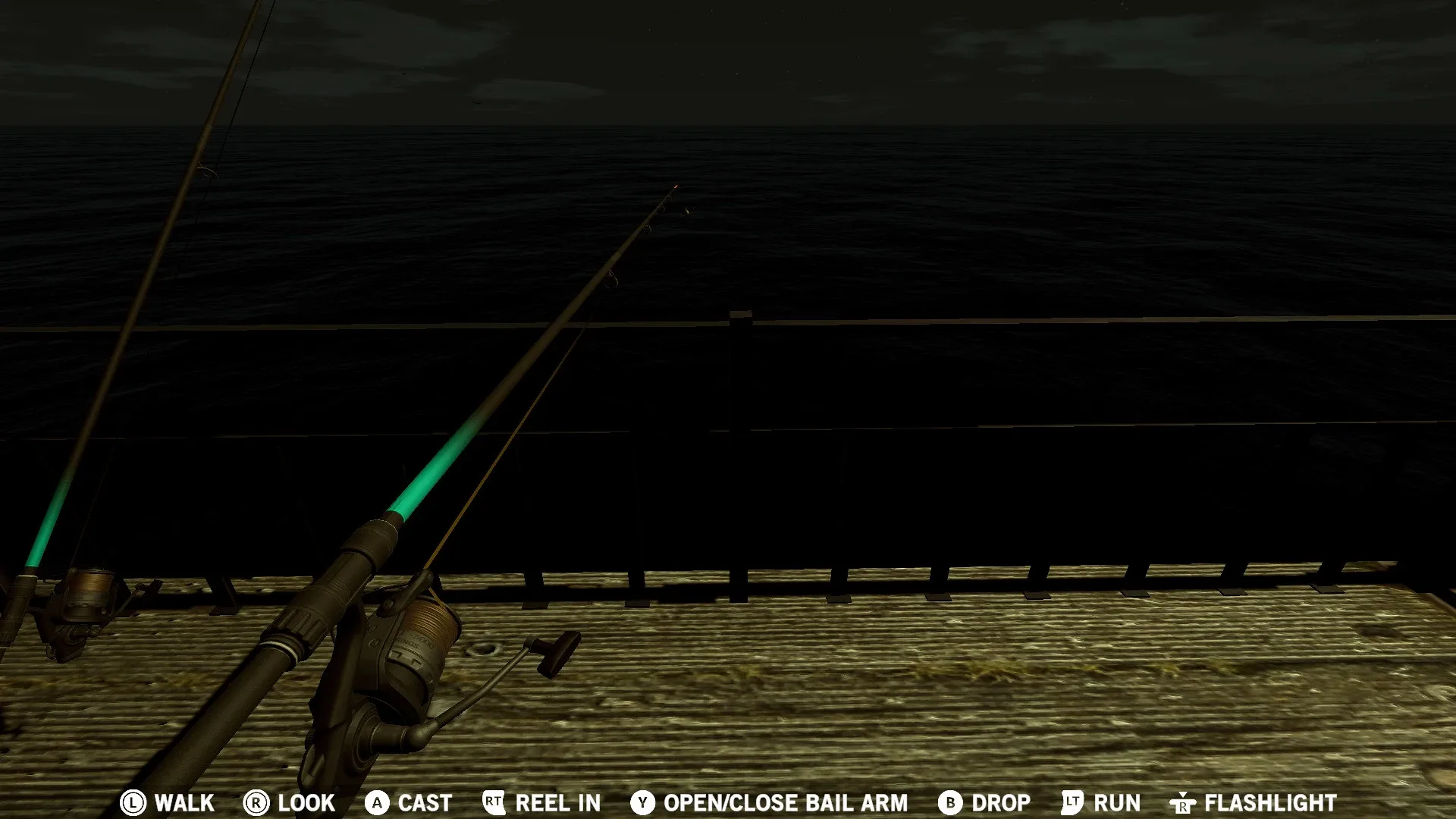Toggle OPEN/CLOSE BAIL ARM
The height and width of the screenshot is (819, 1456).
[x=785, y=803]
